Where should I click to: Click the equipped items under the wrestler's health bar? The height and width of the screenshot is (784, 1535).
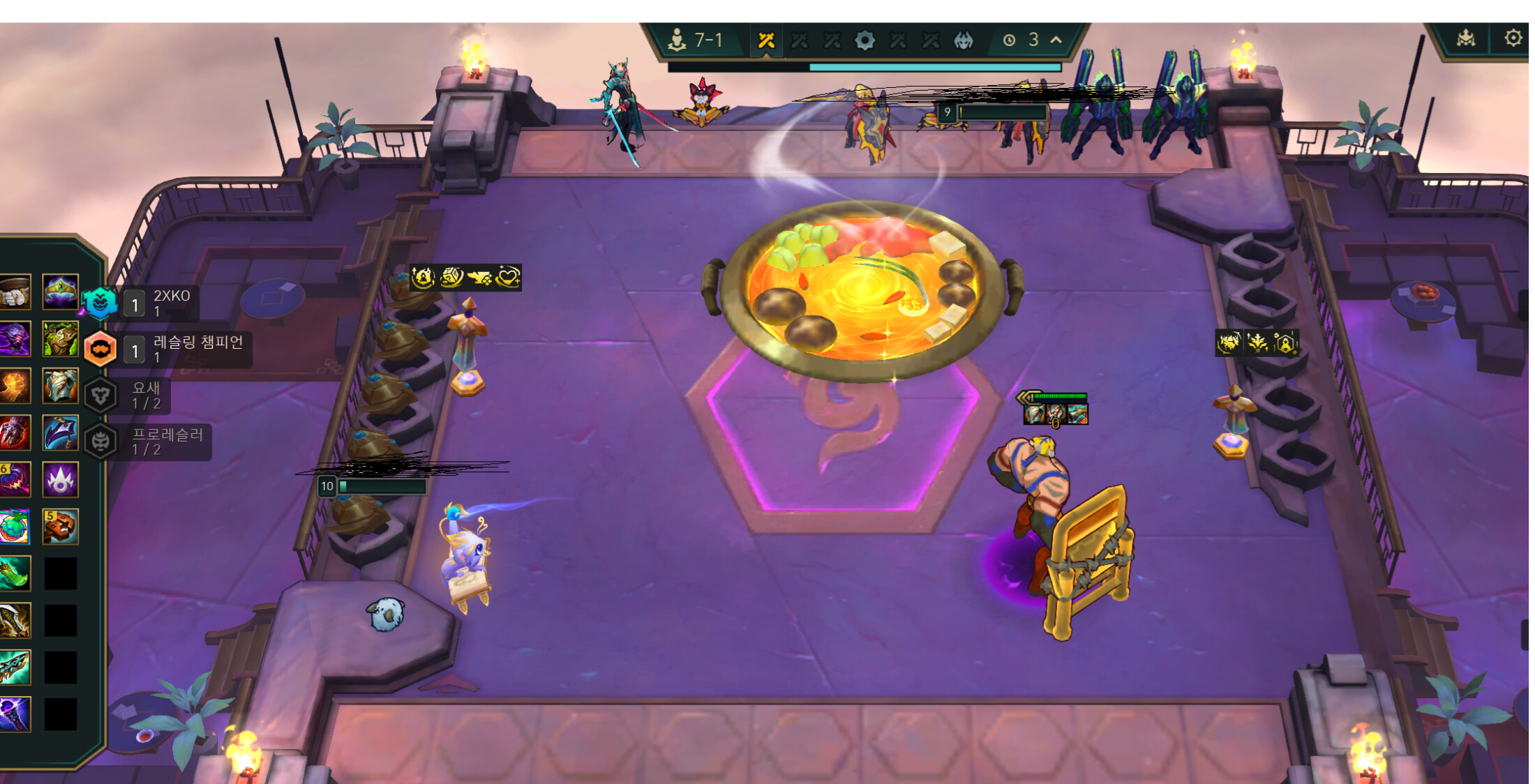[x=1055, y=414]
